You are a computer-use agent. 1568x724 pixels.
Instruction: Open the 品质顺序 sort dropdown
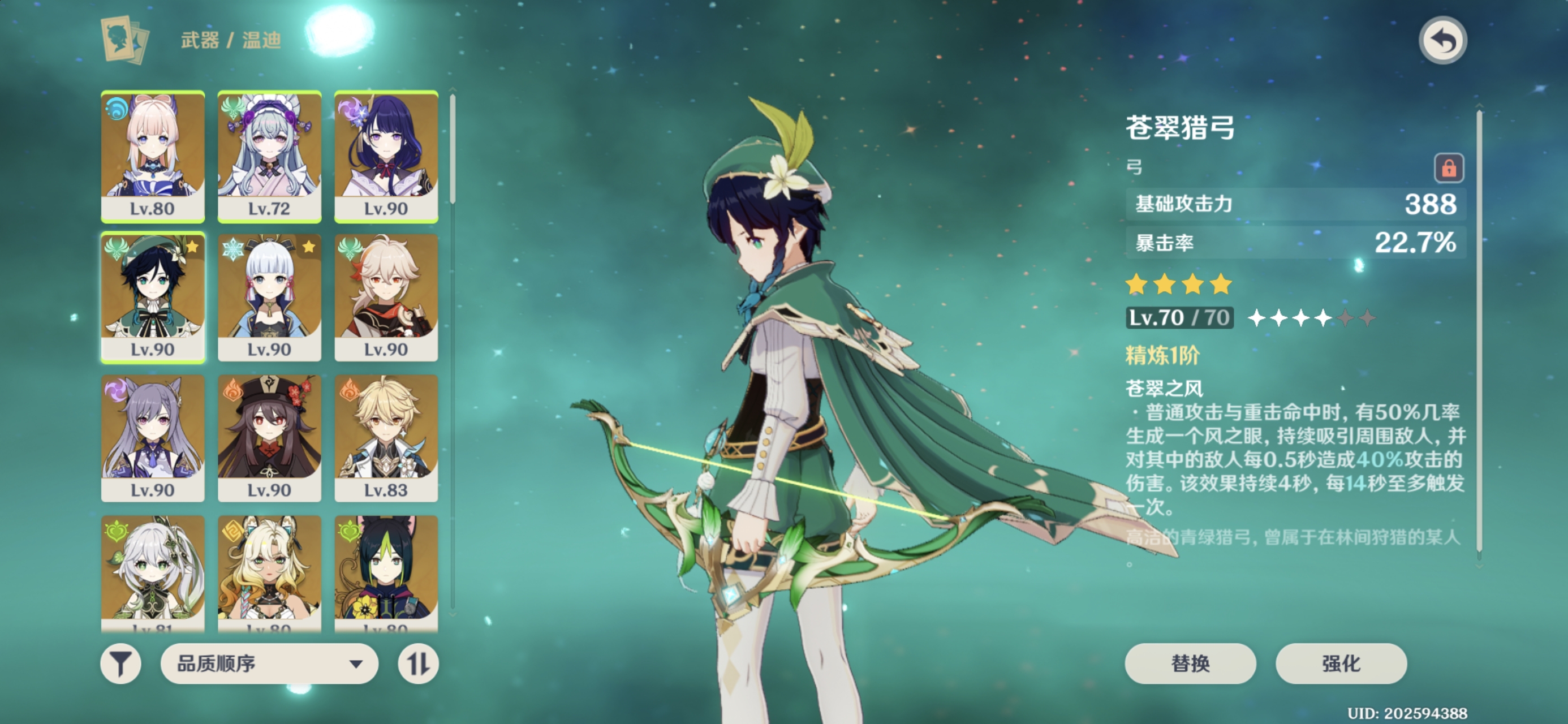[x=269, y=663]
